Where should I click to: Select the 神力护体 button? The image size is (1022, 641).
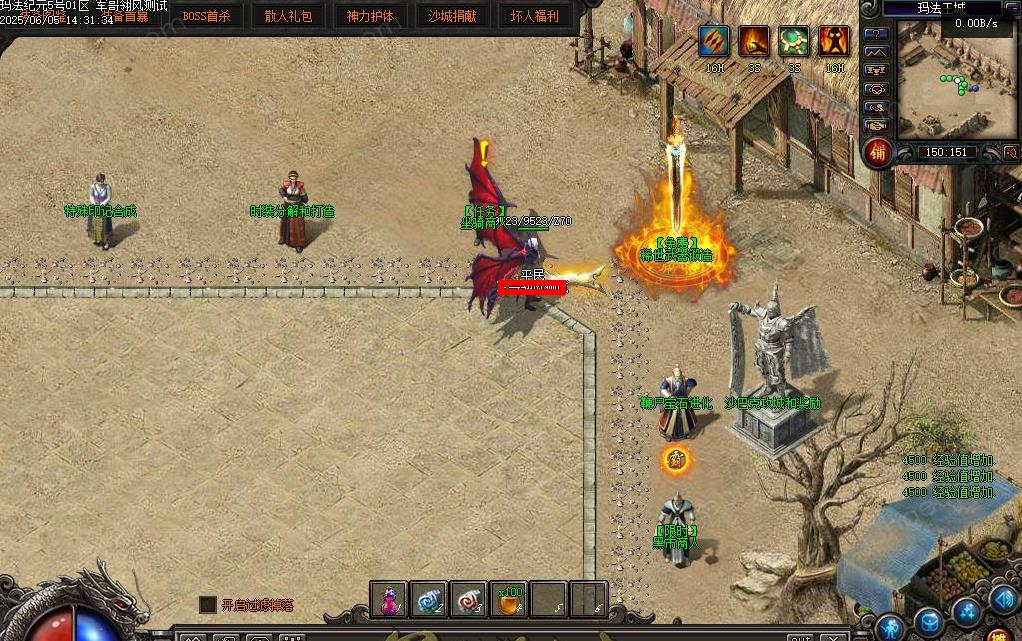click(x=370, y=16)
